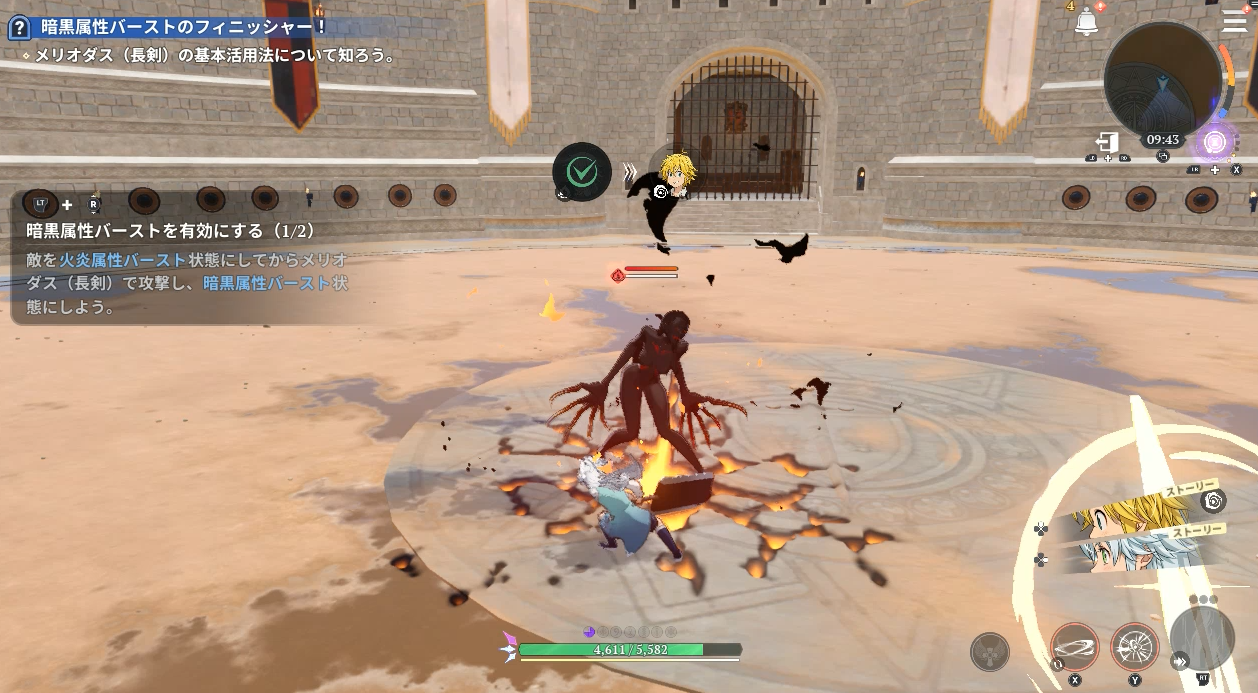
Task: Activate the glowing purple hourglass skill
Action: tap(1215, 143)
